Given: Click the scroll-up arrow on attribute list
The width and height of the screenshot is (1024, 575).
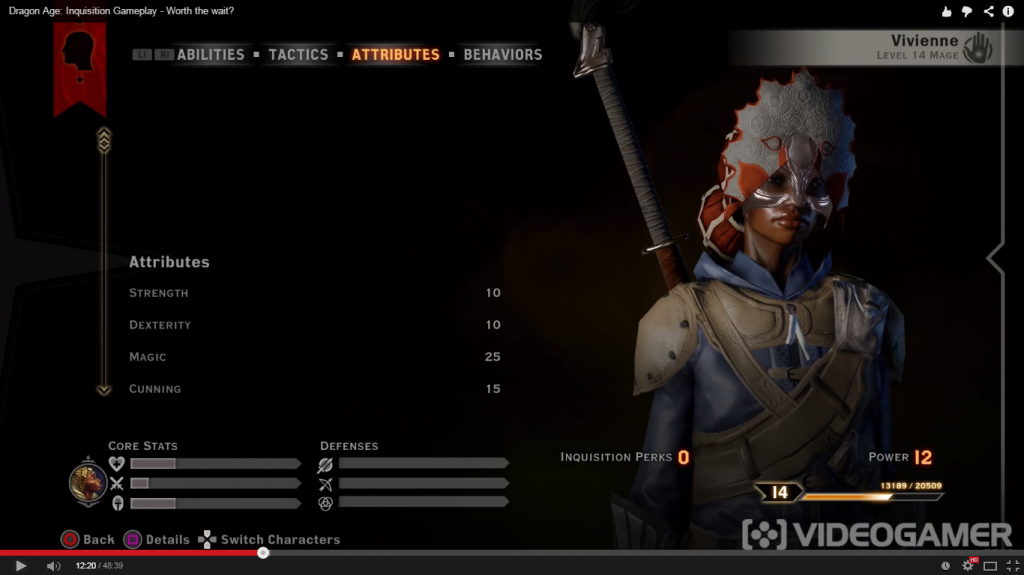Looking at the screenshot, I should click(103, 139).
